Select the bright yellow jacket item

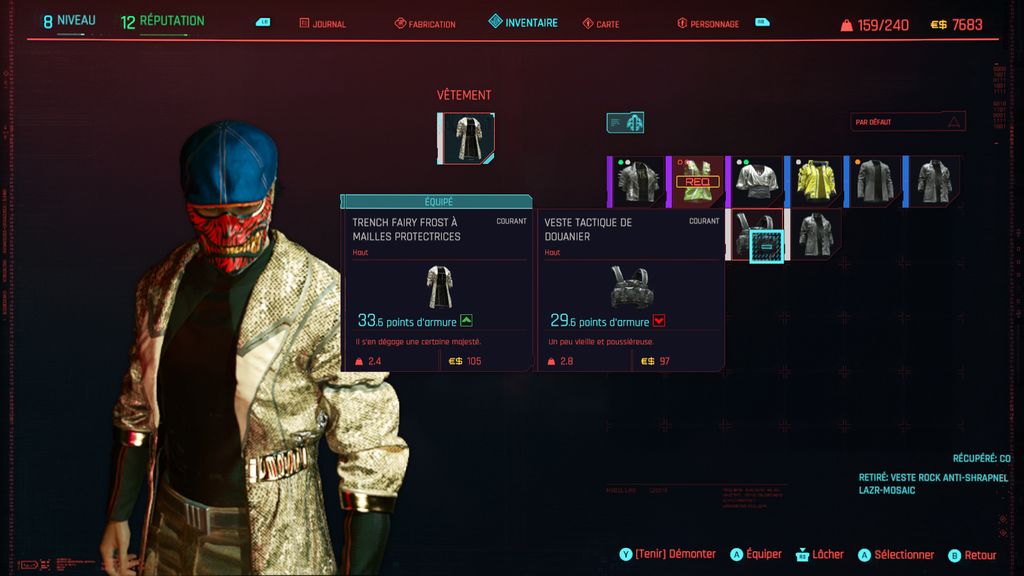click(x=817, y=181)
